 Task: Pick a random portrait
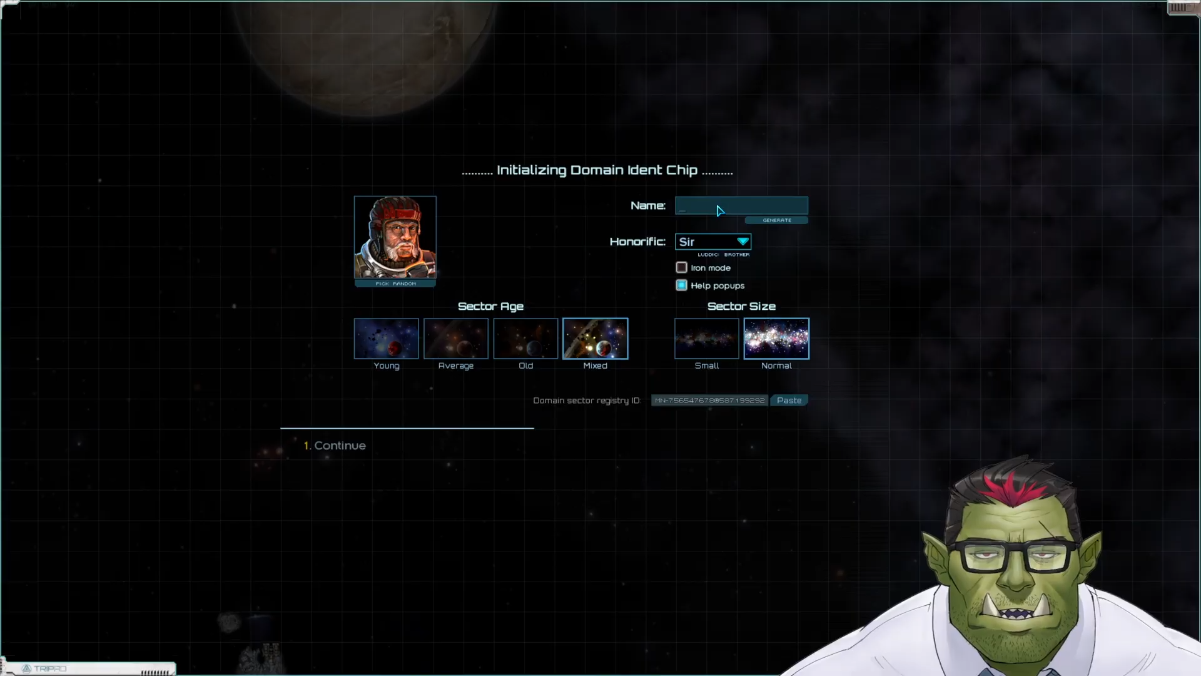point(395,284)
